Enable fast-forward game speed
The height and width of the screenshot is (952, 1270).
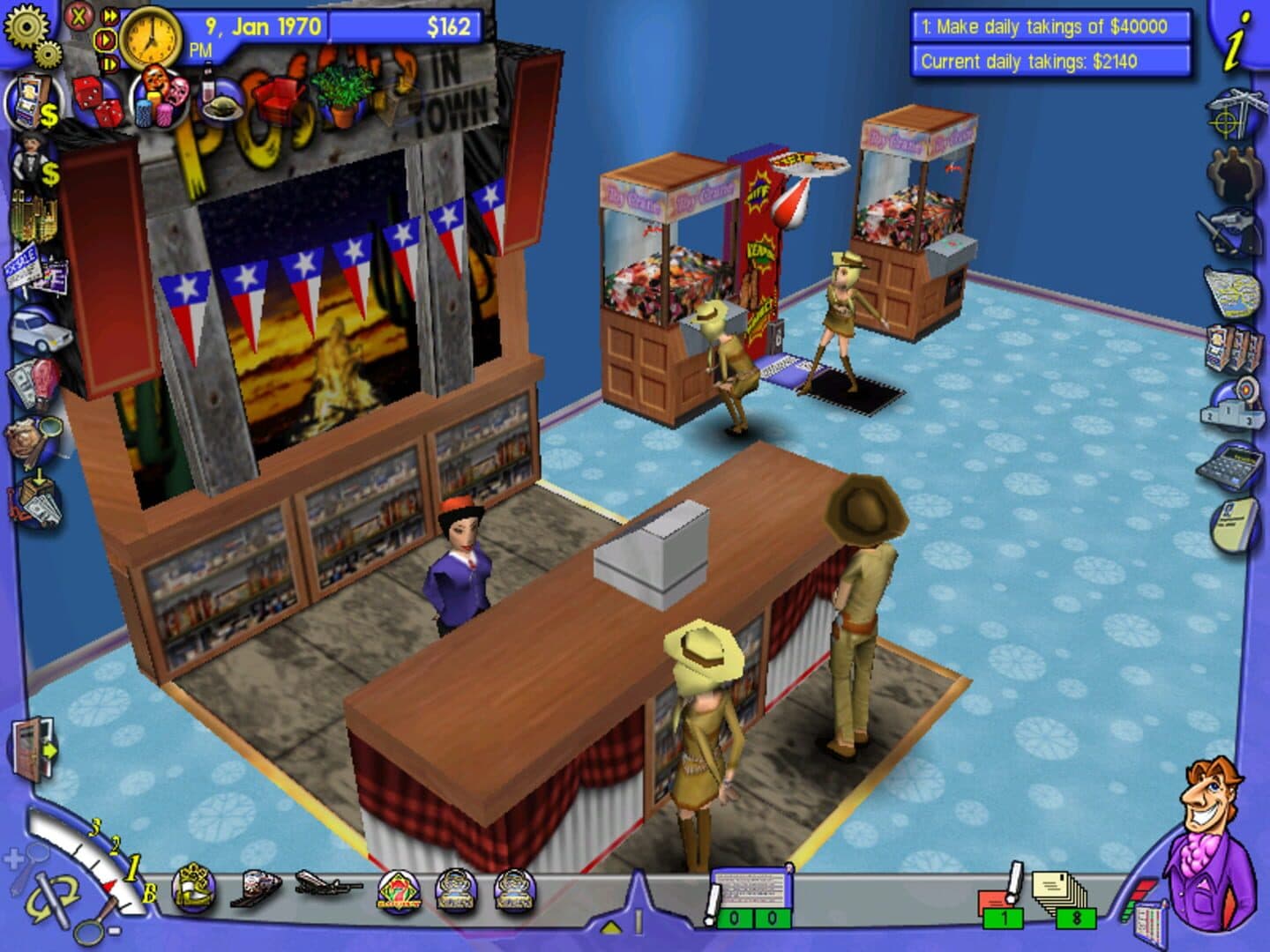click(111, 15)
